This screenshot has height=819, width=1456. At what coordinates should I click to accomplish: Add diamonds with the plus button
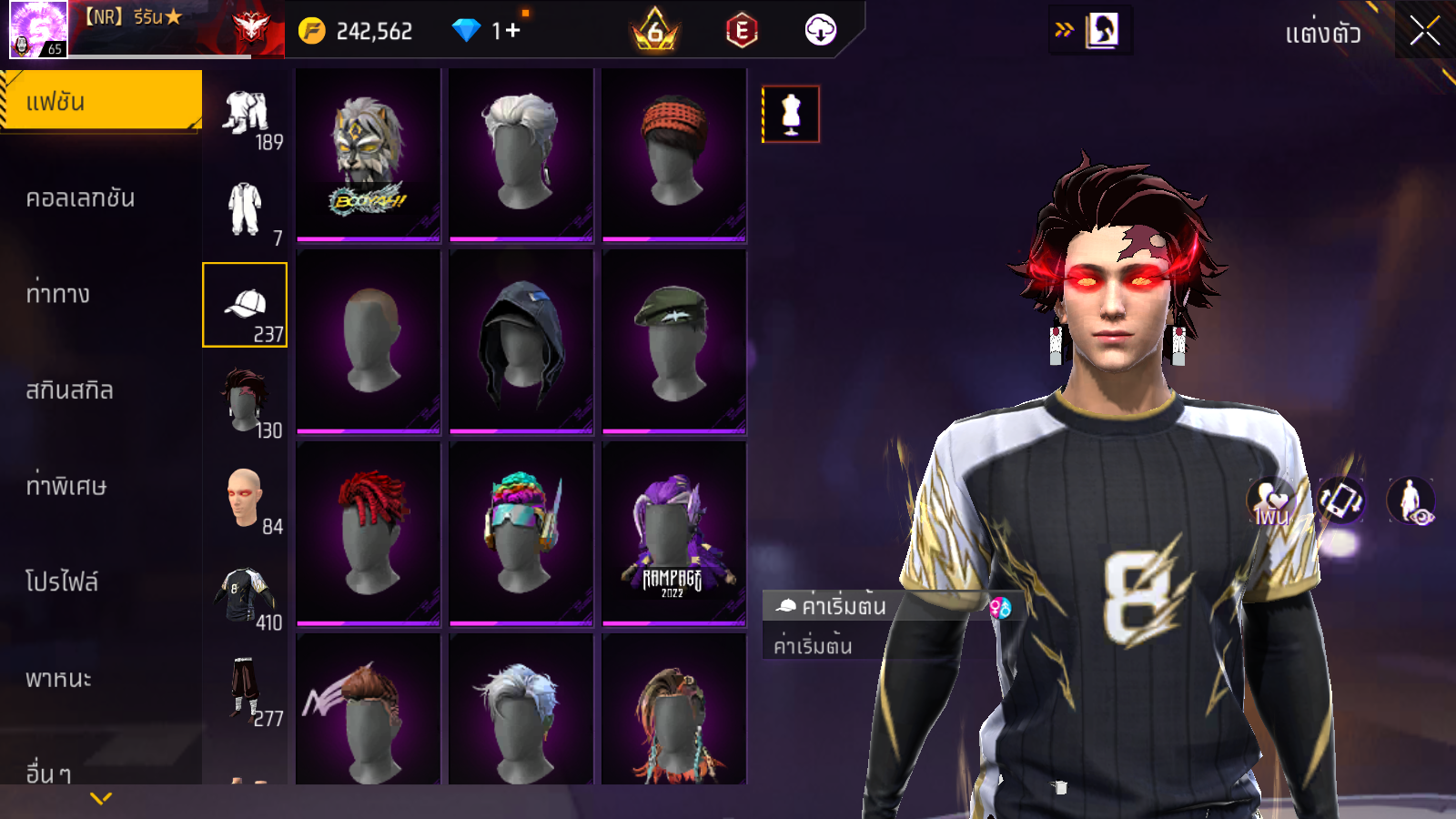512,31
